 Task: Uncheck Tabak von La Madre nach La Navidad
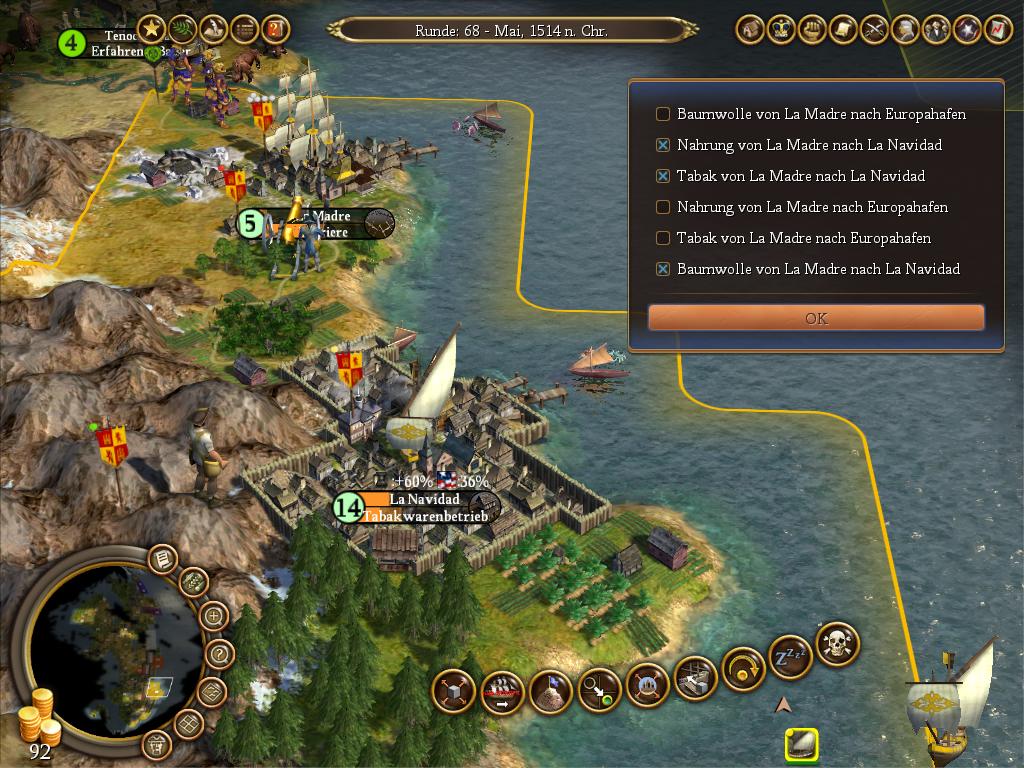click(663, 176)
